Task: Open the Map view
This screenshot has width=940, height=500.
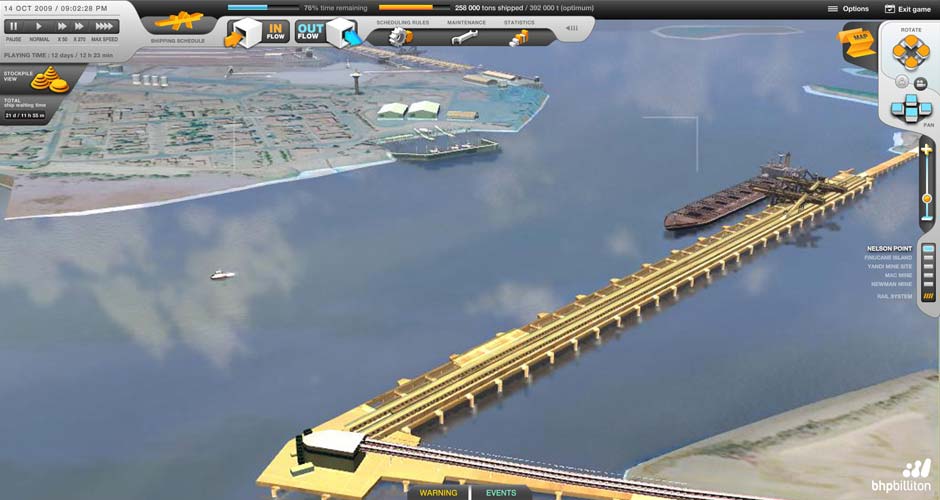Action: click(858, 42)
